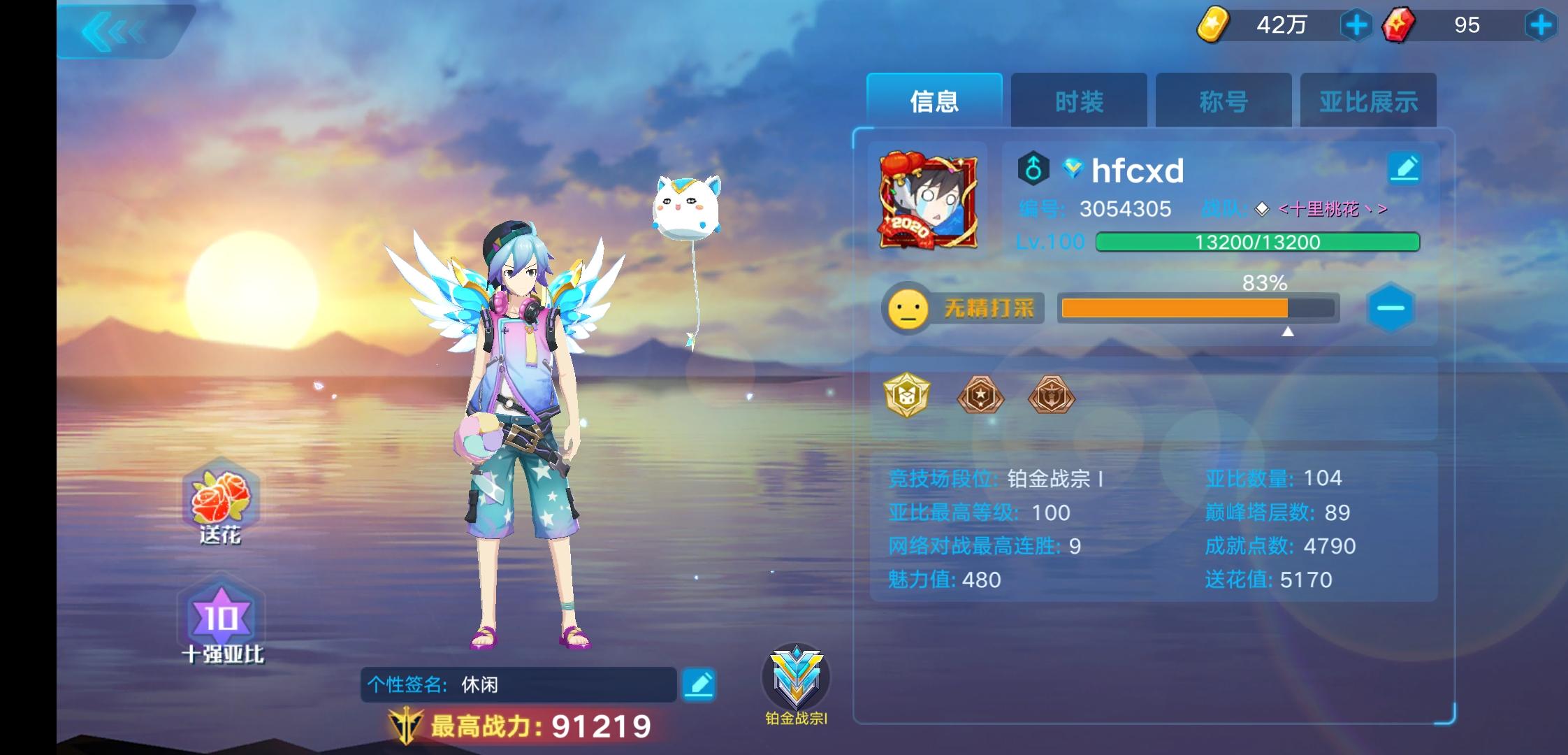Click the bronze star medal badge
Image resolution: width=1568 pixels, height=755 pixels.
981,396
